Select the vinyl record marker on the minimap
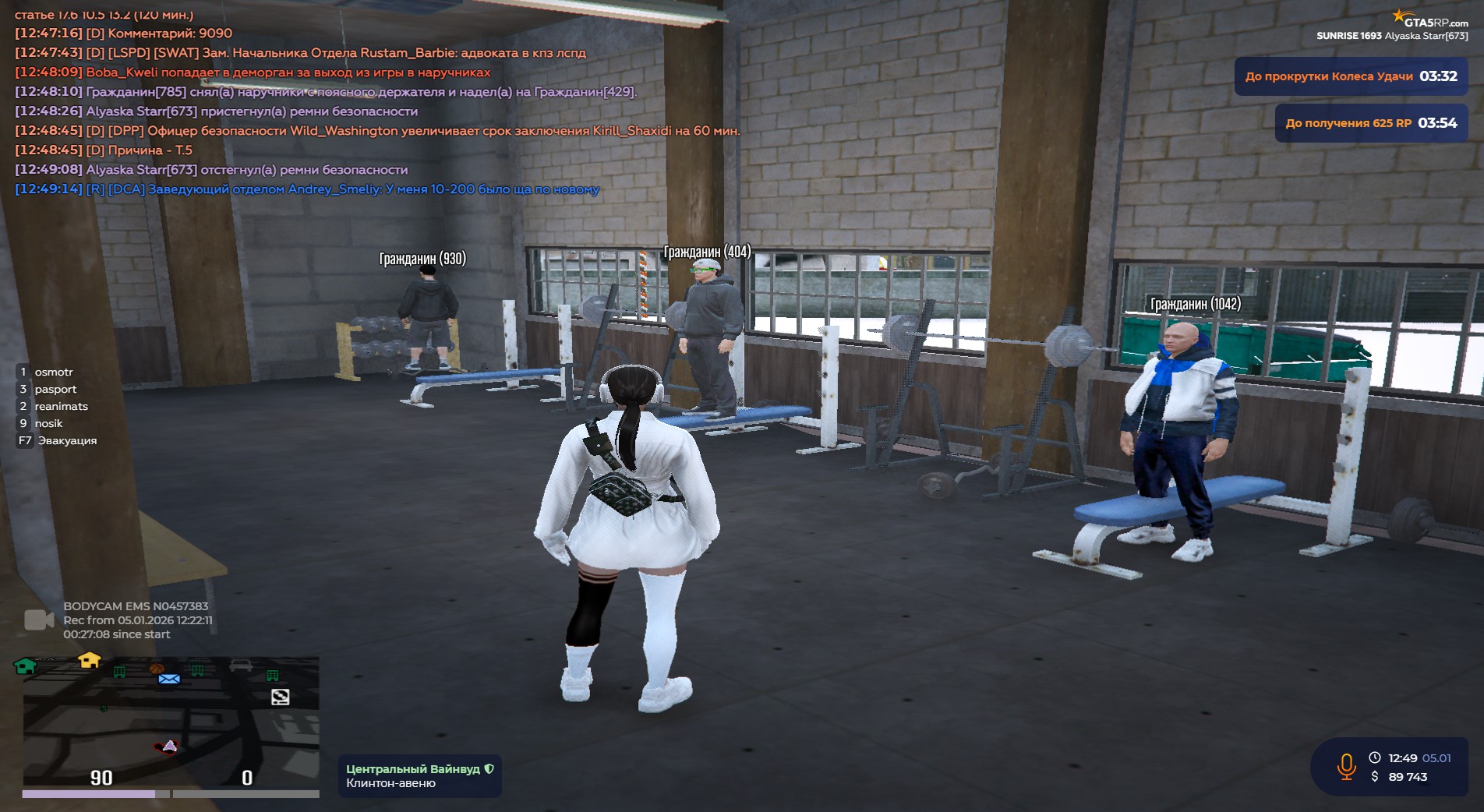The height and width of the screenshot is (812, 1484). click(x=280, y=697)
